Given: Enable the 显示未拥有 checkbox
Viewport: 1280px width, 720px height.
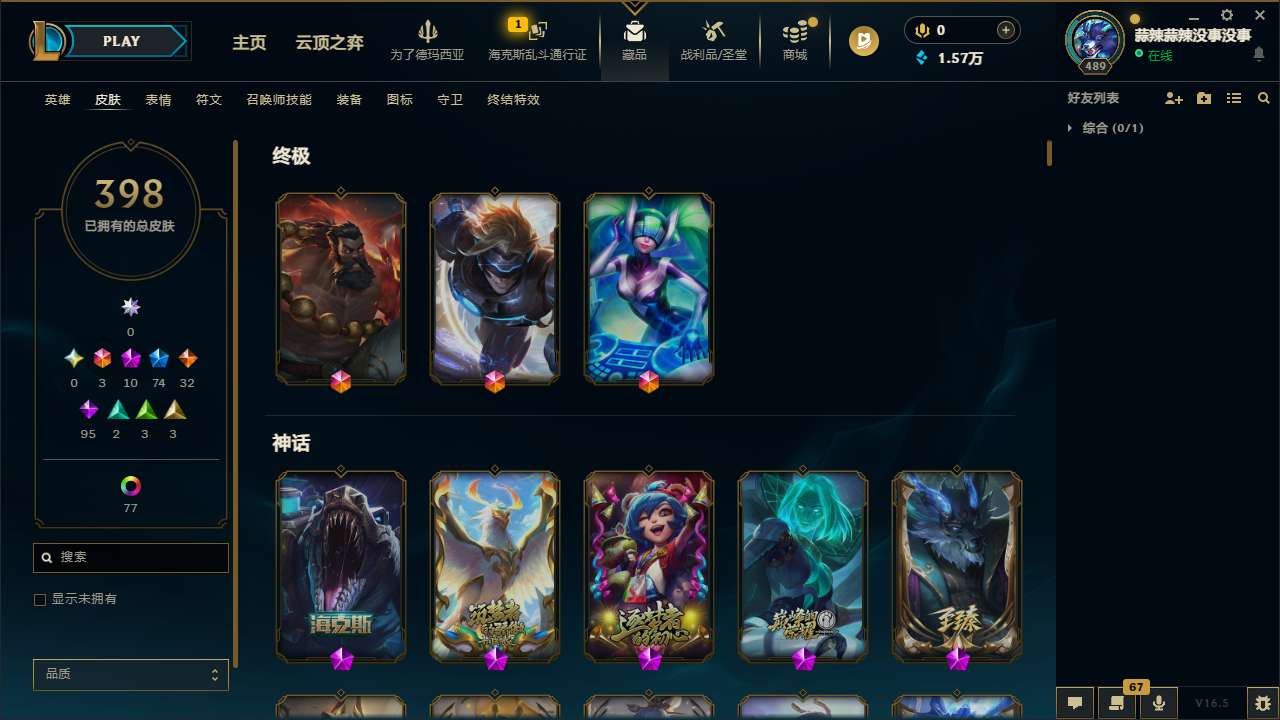Looking at the screenshot, I should [40, 599].
